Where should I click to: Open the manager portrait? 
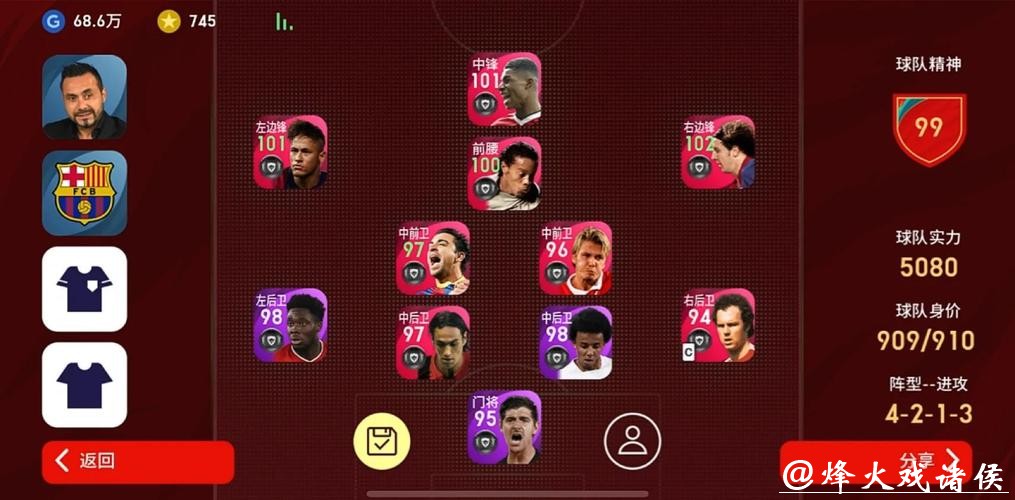tap(84, 97)
